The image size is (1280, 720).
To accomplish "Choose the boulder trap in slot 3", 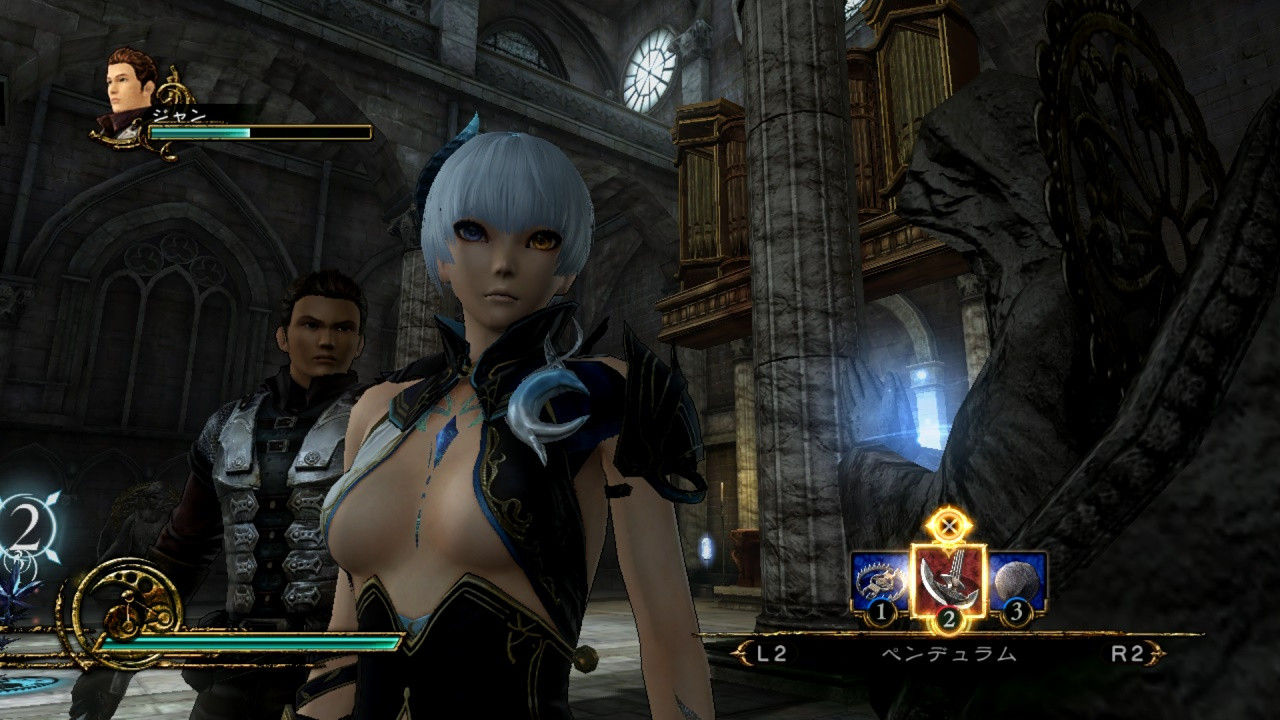I will 1016,582.
